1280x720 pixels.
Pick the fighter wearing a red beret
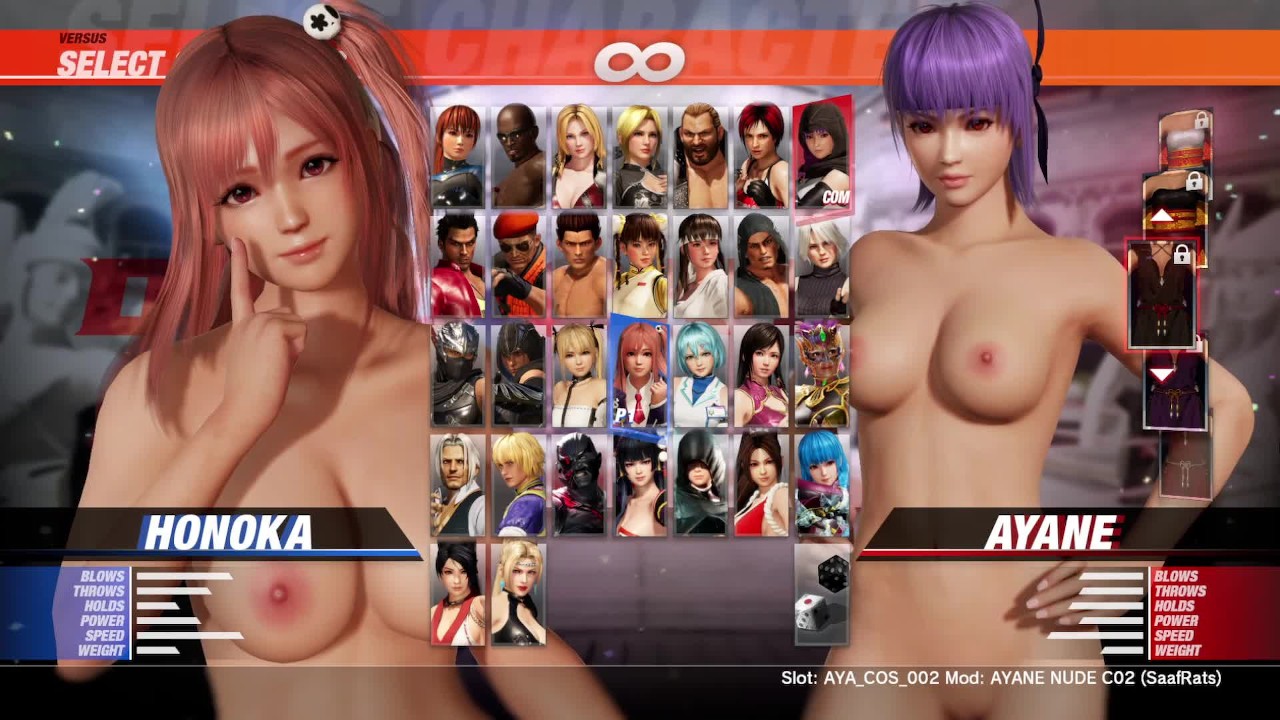pos(519,265)
